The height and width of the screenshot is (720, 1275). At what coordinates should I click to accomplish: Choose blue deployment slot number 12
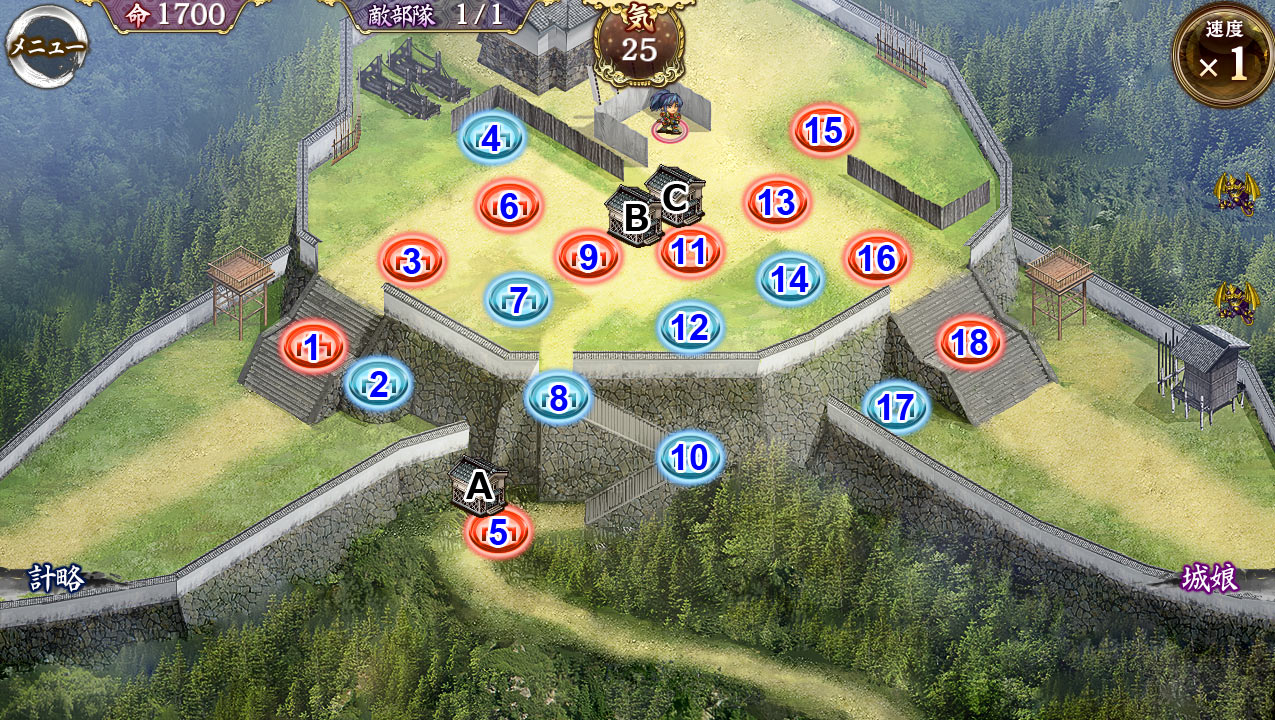point(690,327)
